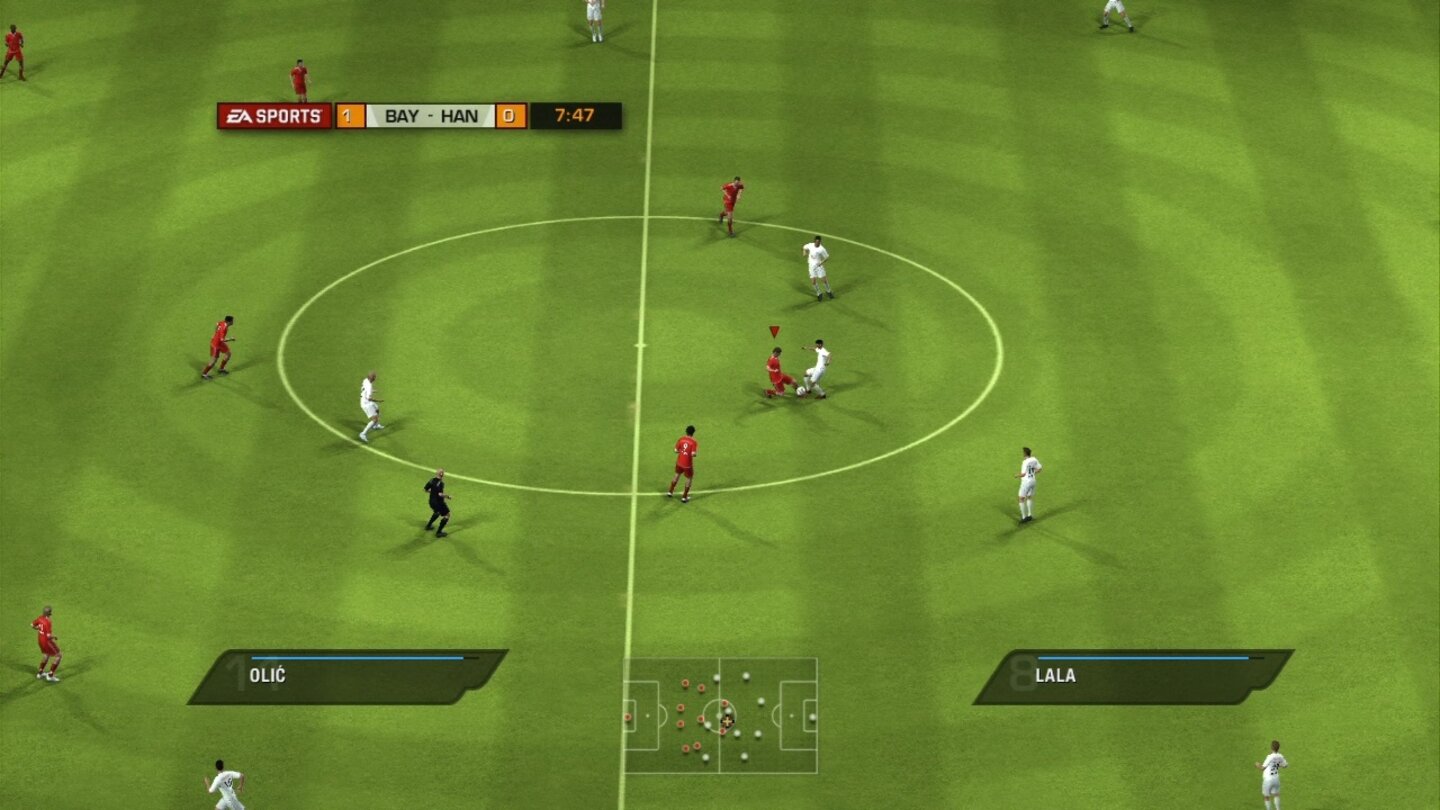Click the EA Sports logo on the scoreboard
1440x810 pixels.
click(x=270, y=115)
